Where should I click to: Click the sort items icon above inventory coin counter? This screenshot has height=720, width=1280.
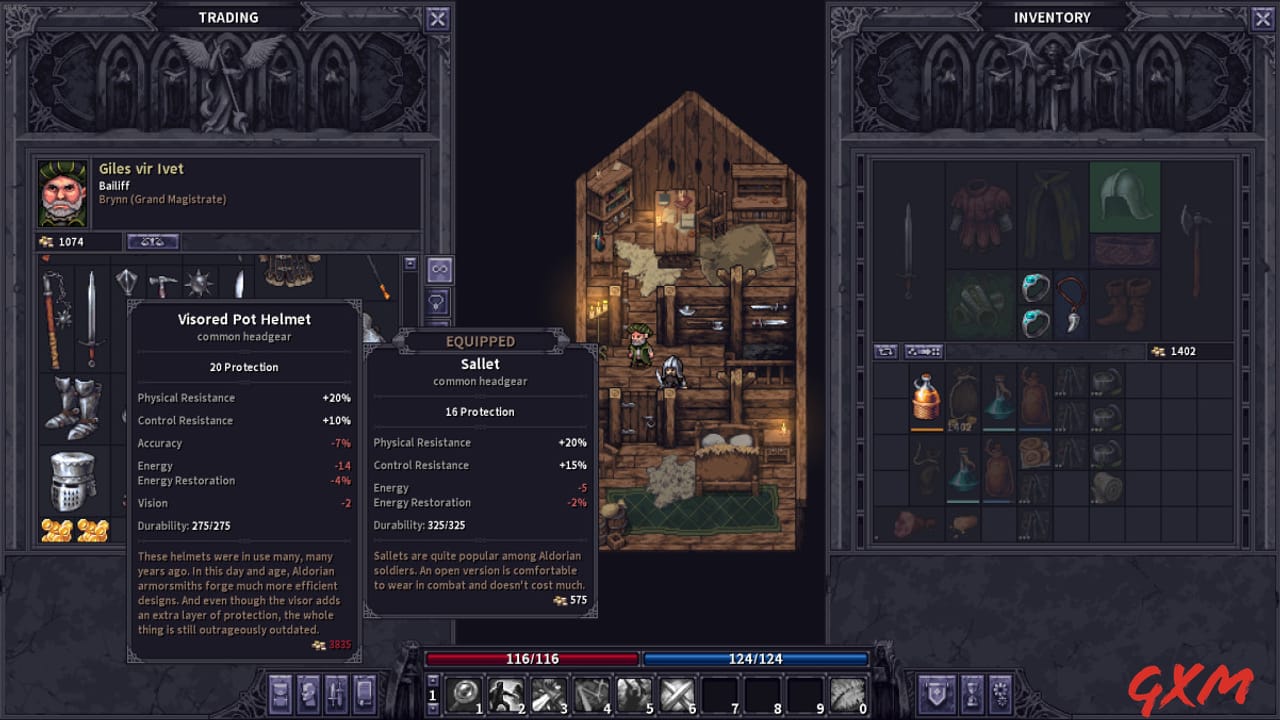click(888, 351)
